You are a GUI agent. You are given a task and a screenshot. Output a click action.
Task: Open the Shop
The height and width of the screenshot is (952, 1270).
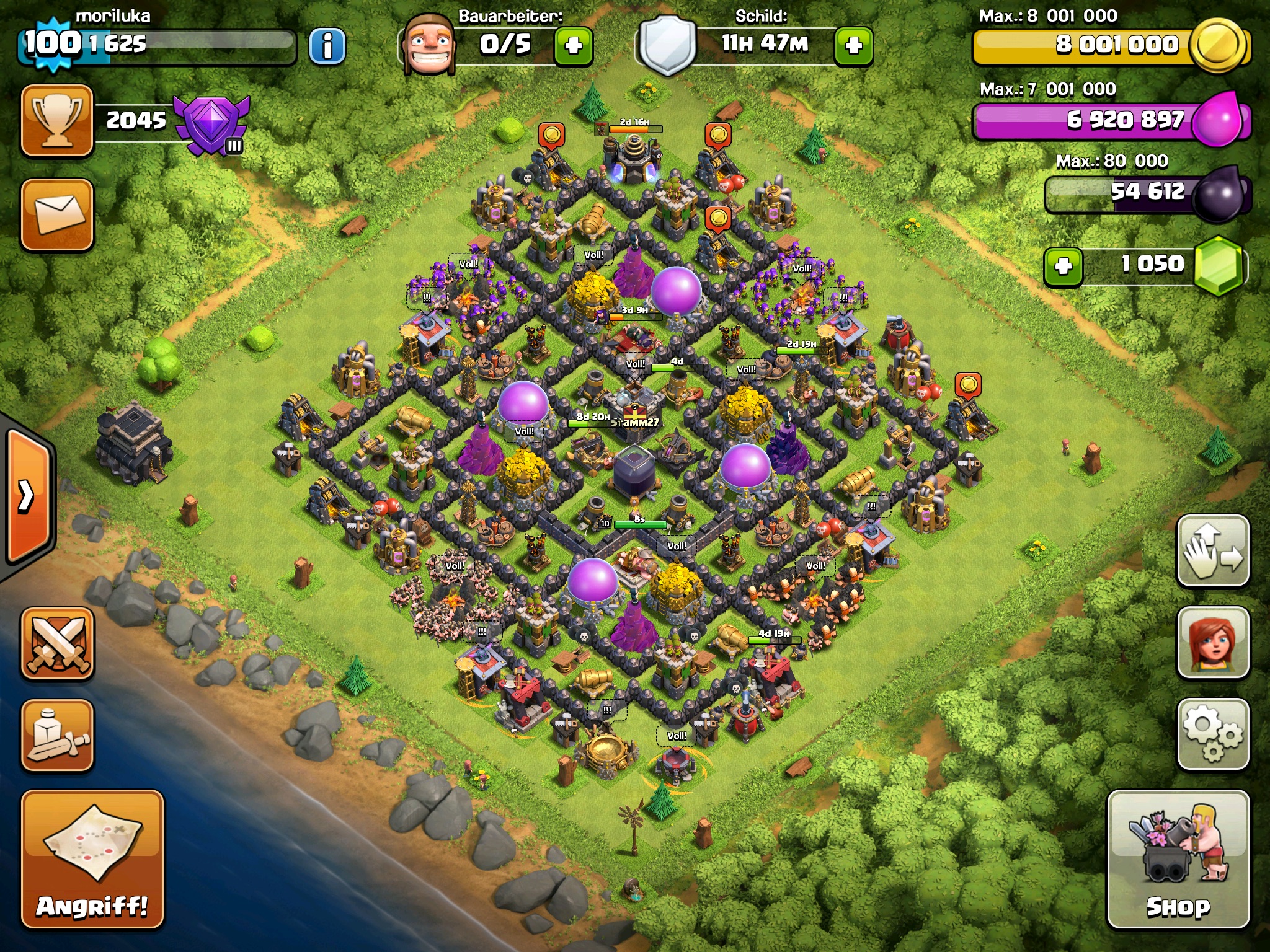[x=1178, y=859]
